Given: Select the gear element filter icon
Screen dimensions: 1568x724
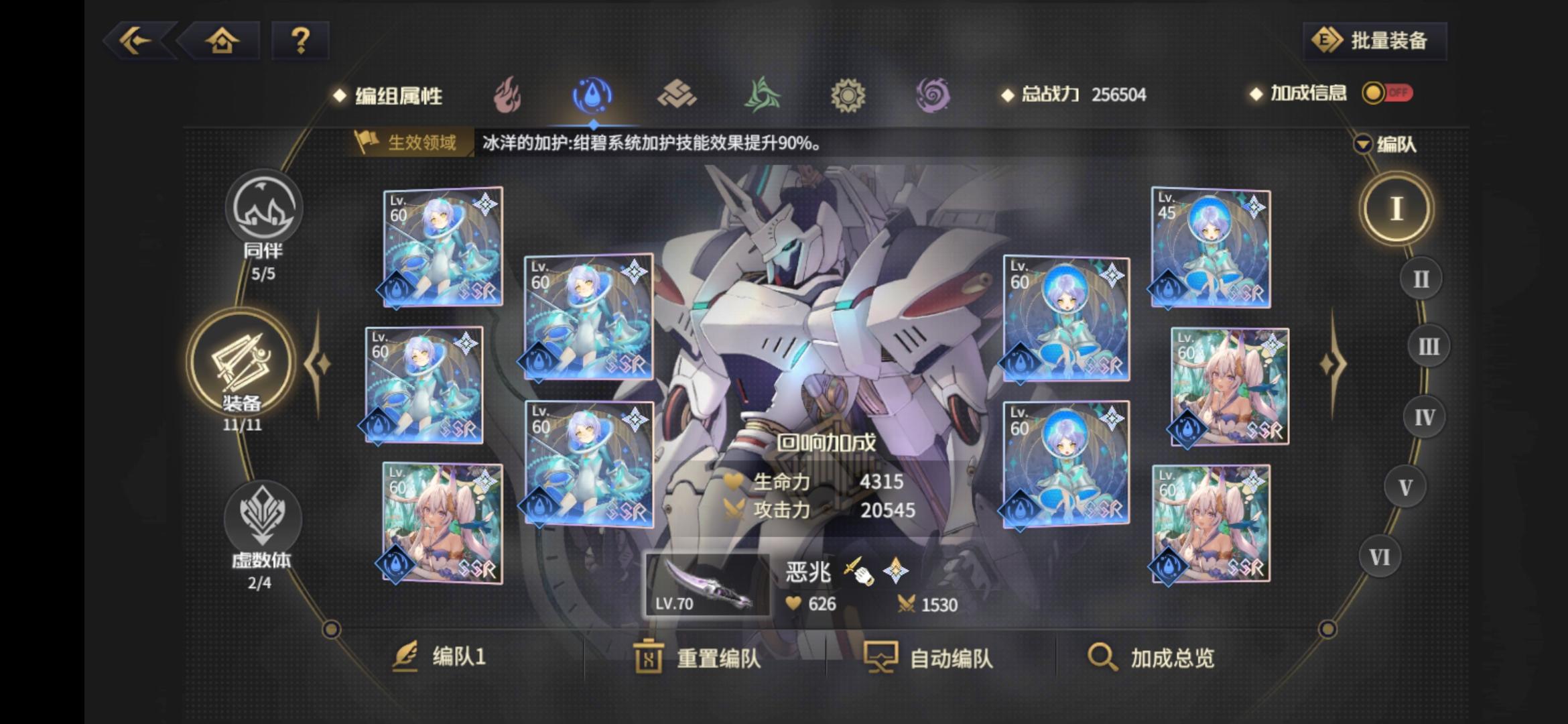Looking at the screenshot, I should [x=848, y=95].
